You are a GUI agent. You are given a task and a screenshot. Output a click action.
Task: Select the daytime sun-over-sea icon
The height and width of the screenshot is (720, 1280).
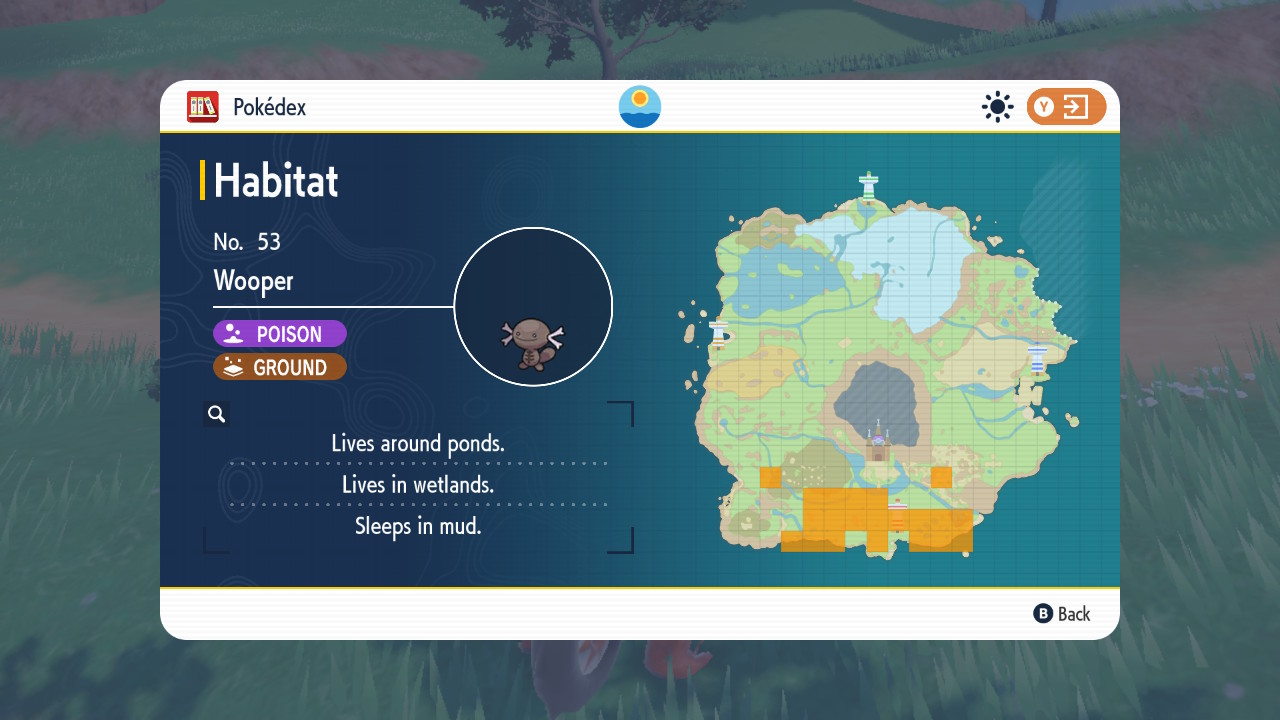point(640,107)
